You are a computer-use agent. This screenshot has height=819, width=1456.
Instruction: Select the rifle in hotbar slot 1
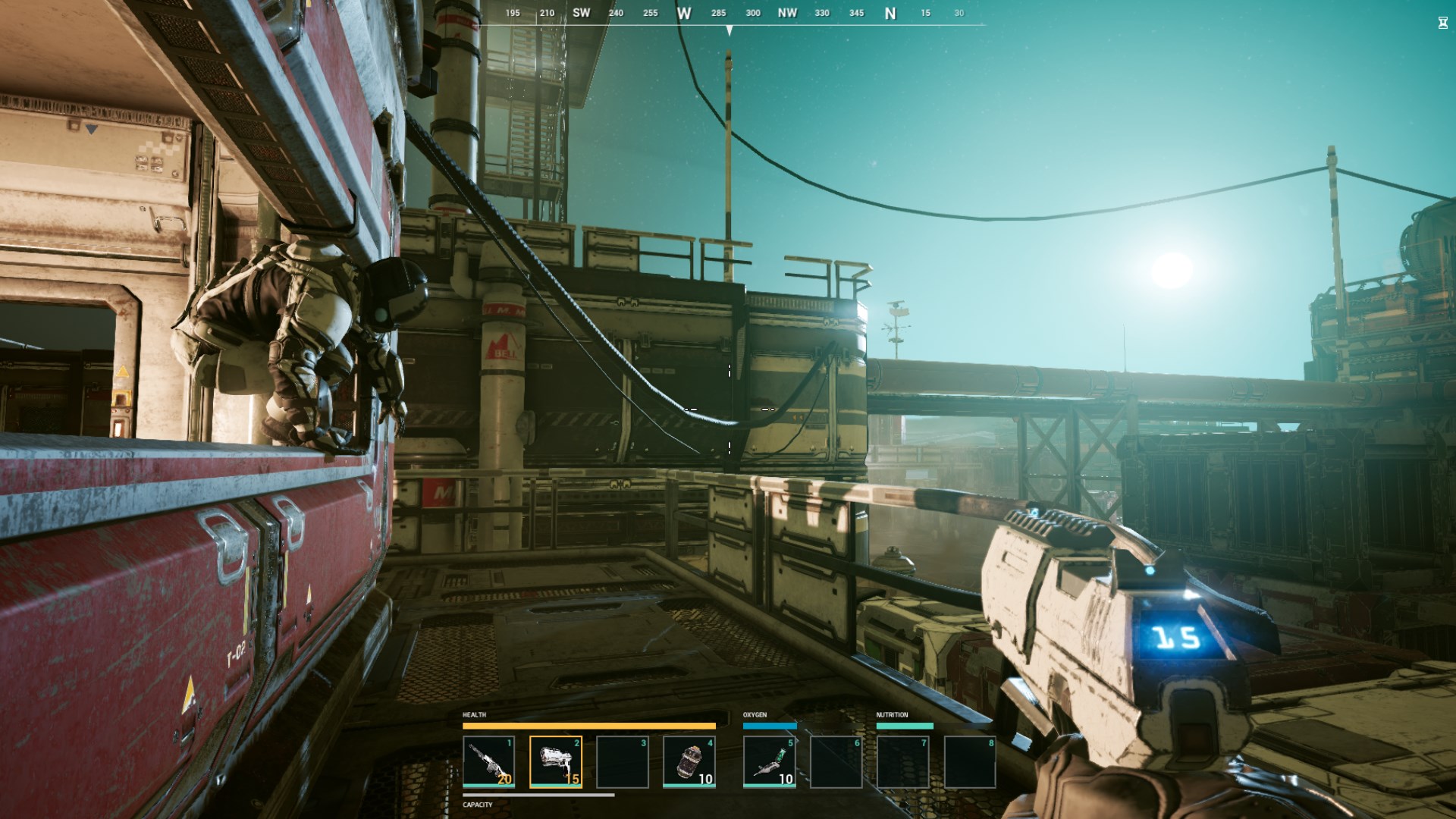tap(489, 762)
